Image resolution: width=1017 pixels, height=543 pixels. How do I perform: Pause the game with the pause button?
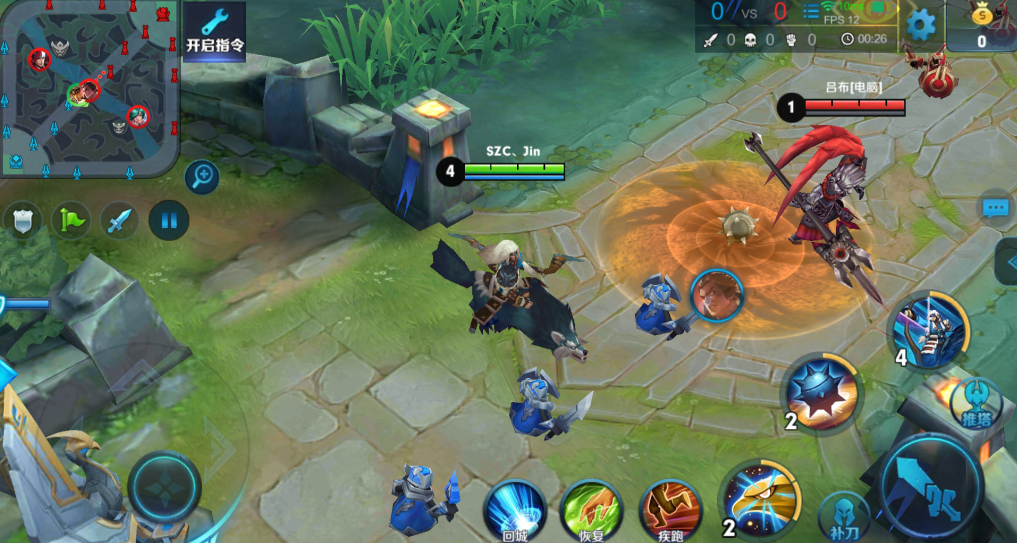tap(169, 220)
